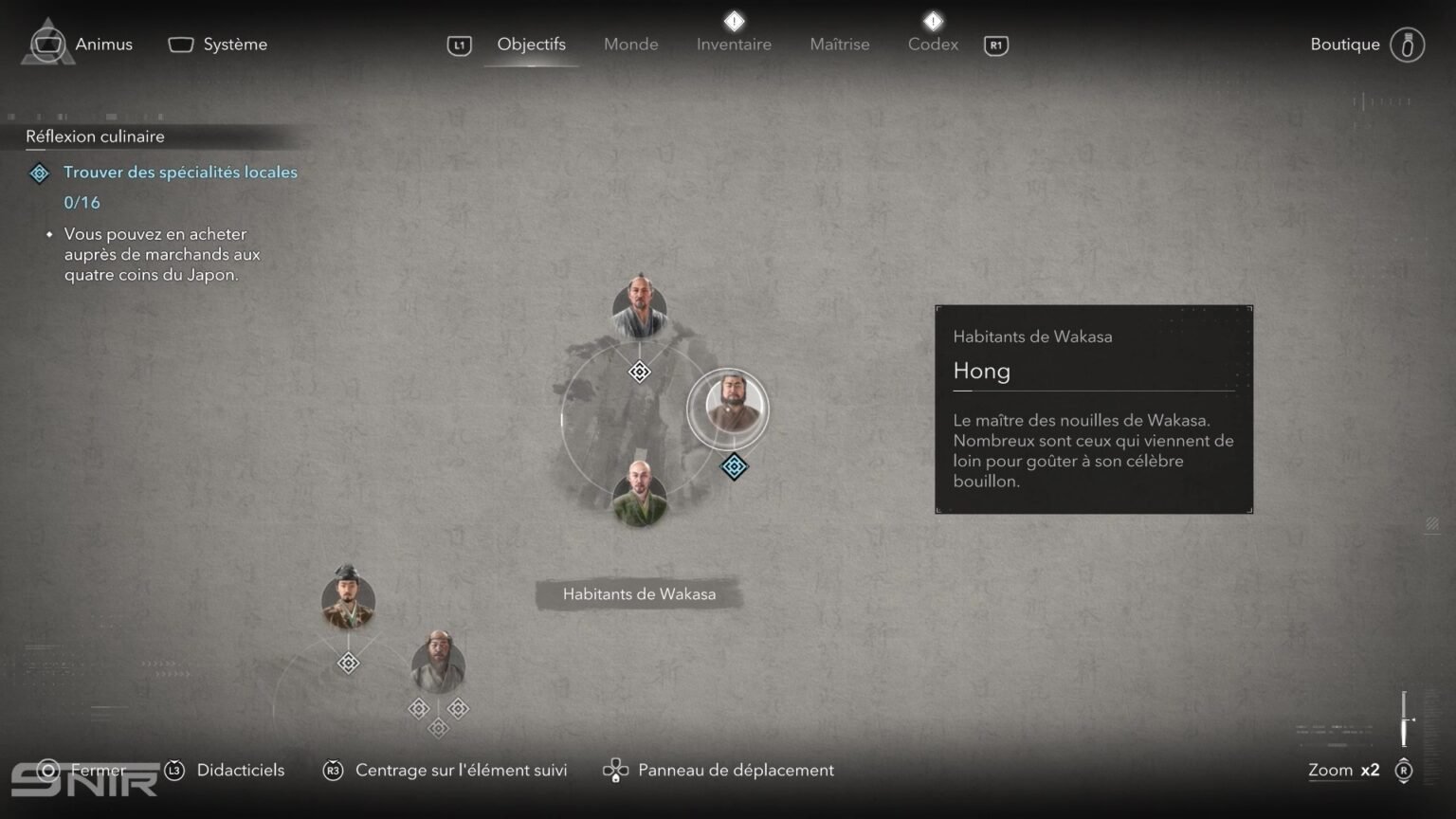Click the quest diamond between the two lower-left portraits
The image size is (1456, 819).
point(348,663)
